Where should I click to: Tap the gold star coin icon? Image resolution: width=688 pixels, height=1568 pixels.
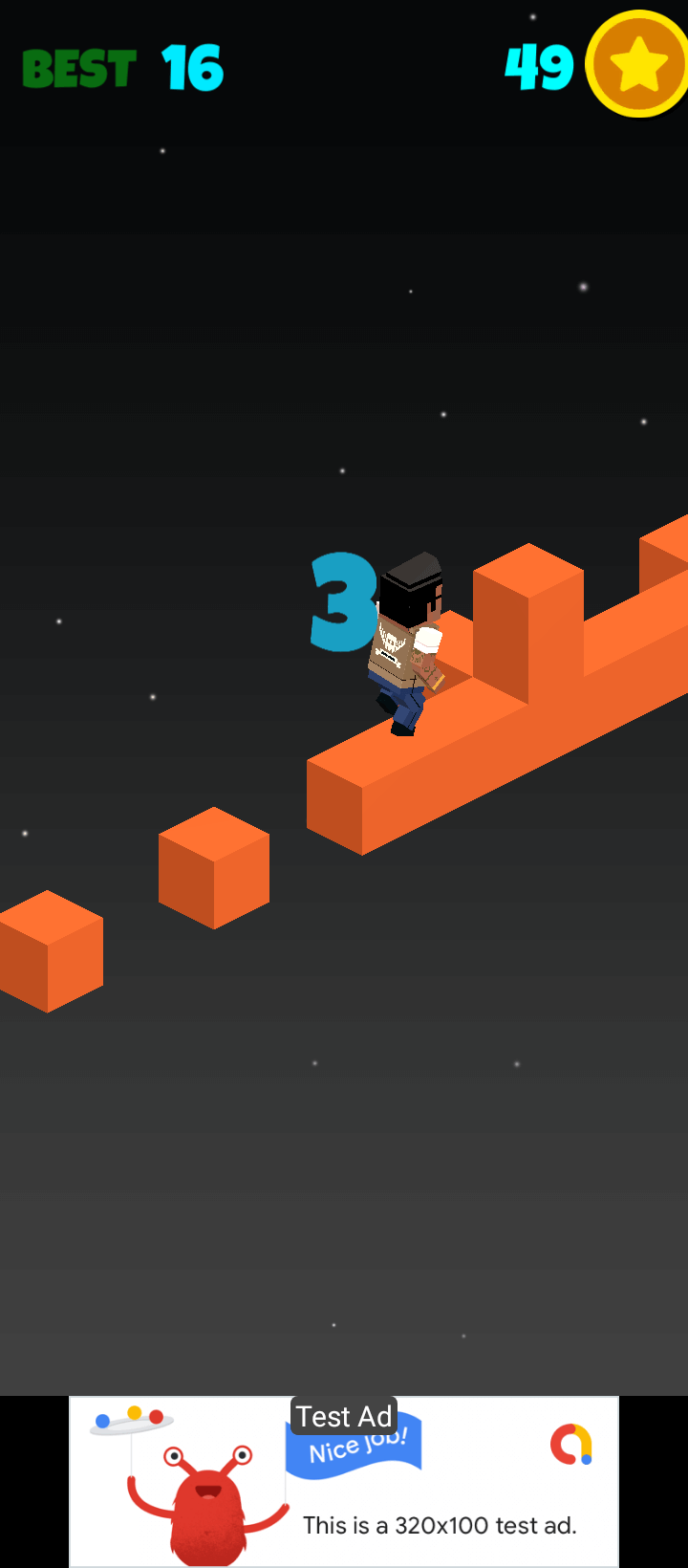coord(636,65)
